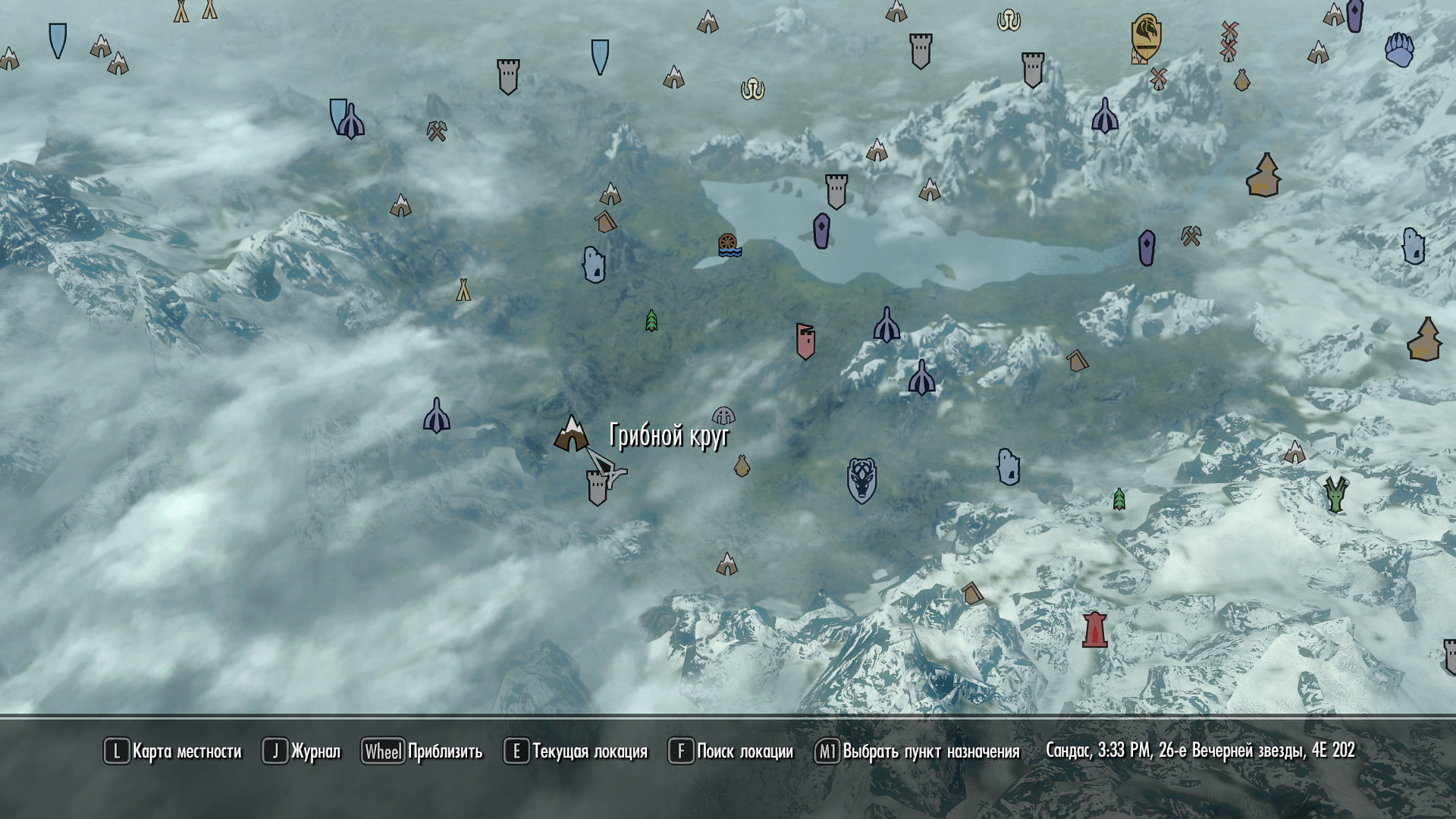Select the red tower map marker
The width and height of the screenshot is (1456, 819).
click(x=1094, y=629)
